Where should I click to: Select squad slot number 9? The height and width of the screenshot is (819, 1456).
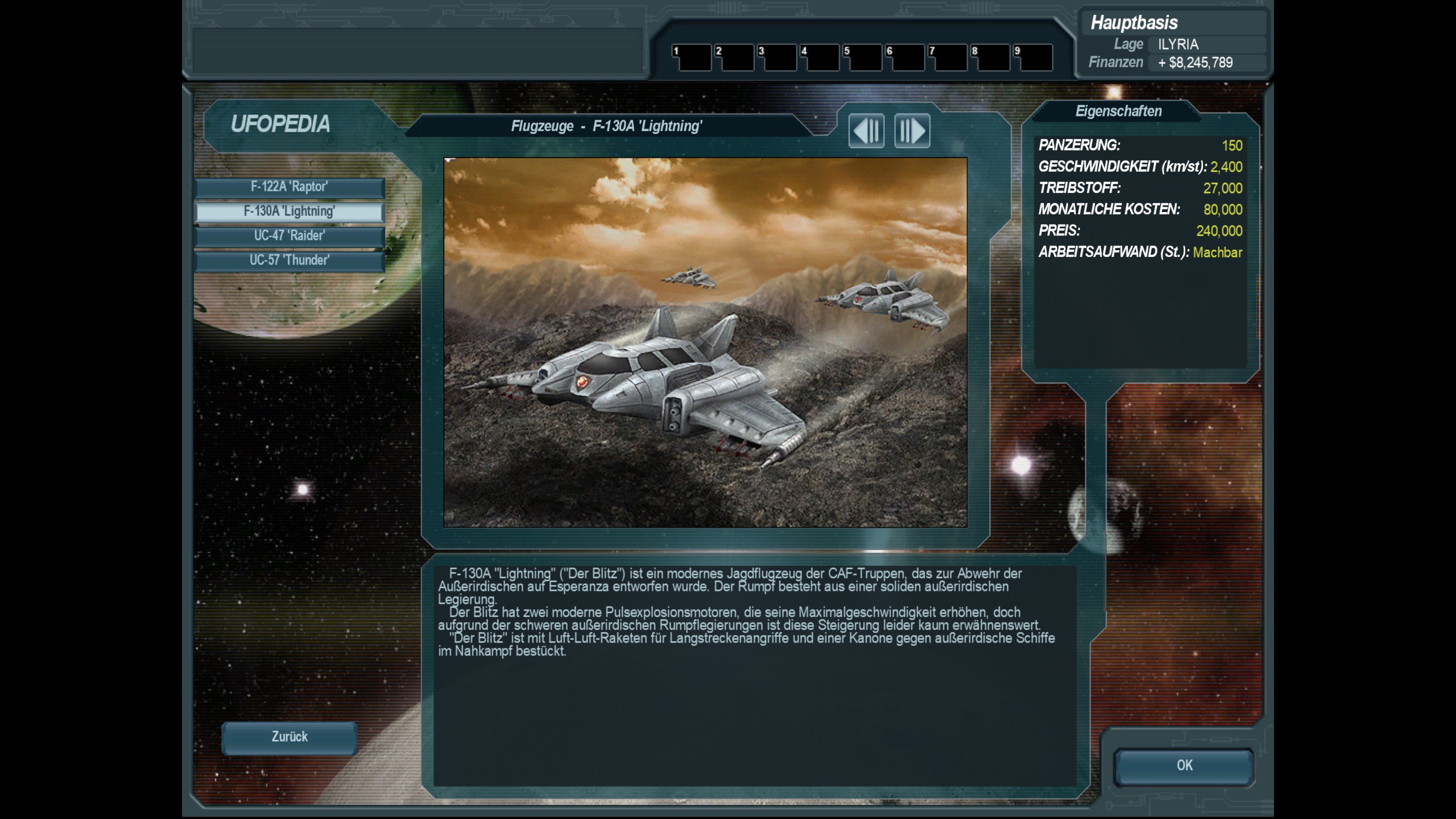tap(1033, 57)
